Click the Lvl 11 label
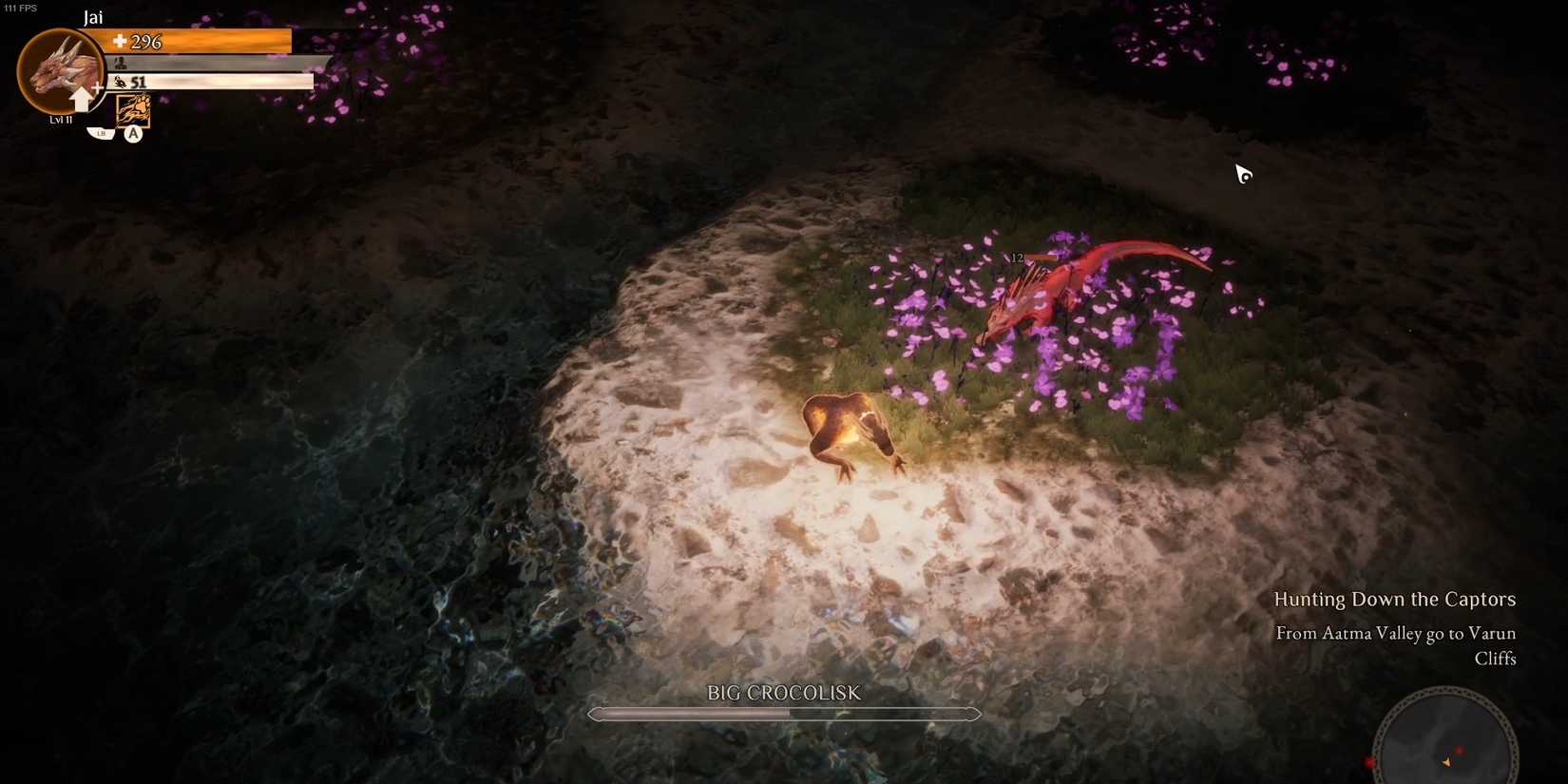 pos(60,120)
